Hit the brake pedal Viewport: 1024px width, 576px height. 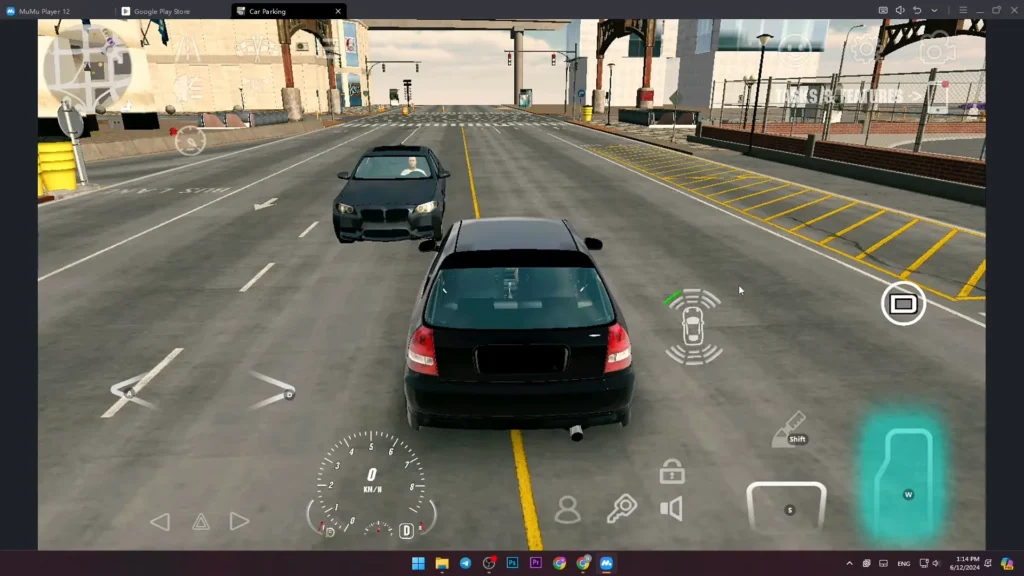(787, 507)
